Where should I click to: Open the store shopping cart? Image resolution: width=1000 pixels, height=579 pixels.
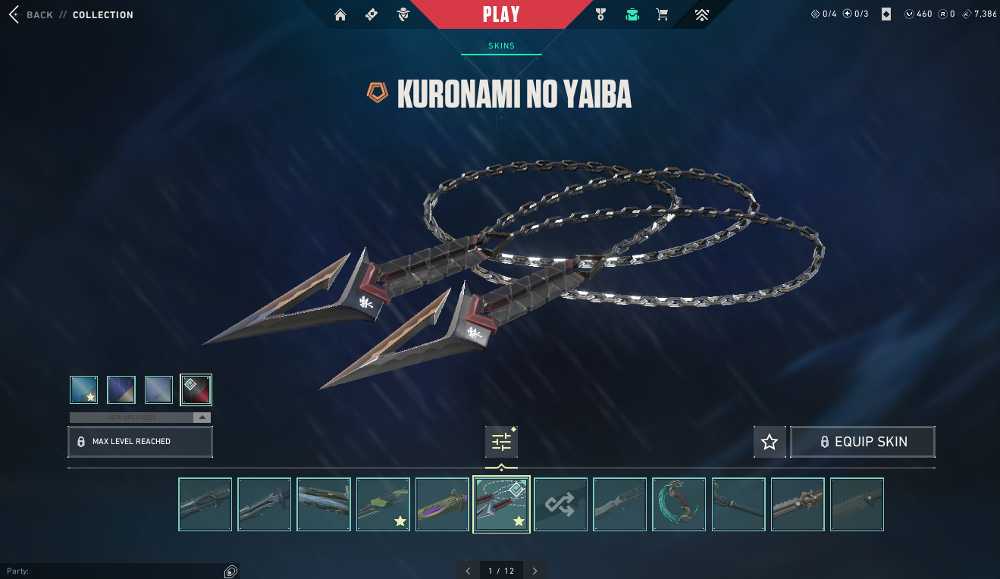(662, 15)
